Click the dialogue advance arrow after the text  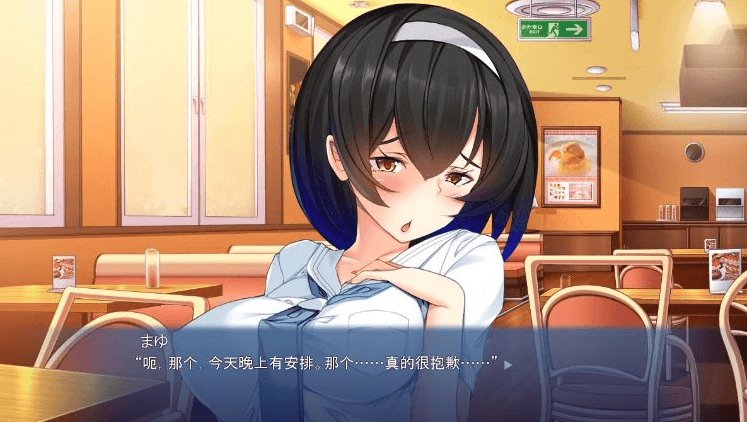click(507, 365)
